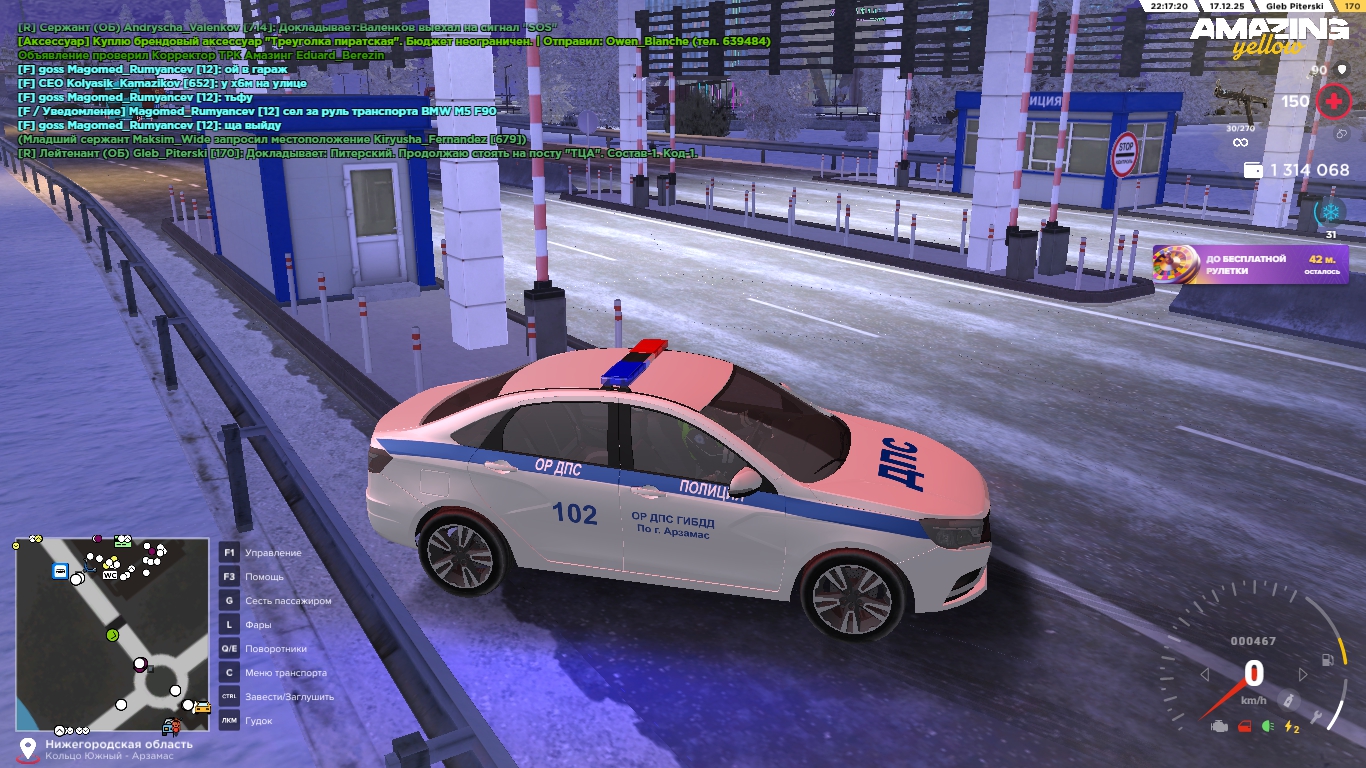The height and width of the screenshot is (768, 1366).
Task: Click the bus stop marker on minimap
Action: (61, 571)
